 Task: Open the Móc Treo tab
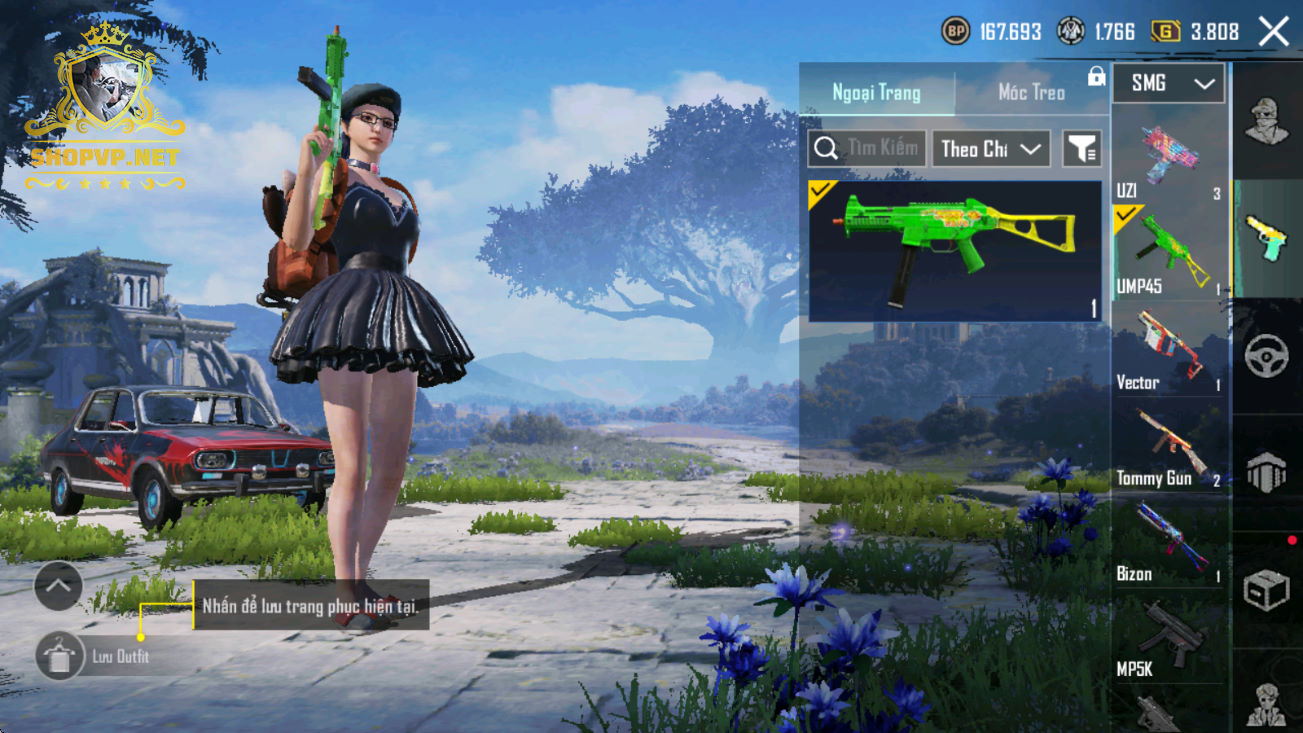pyautogui.click(x=1031, y=93)
